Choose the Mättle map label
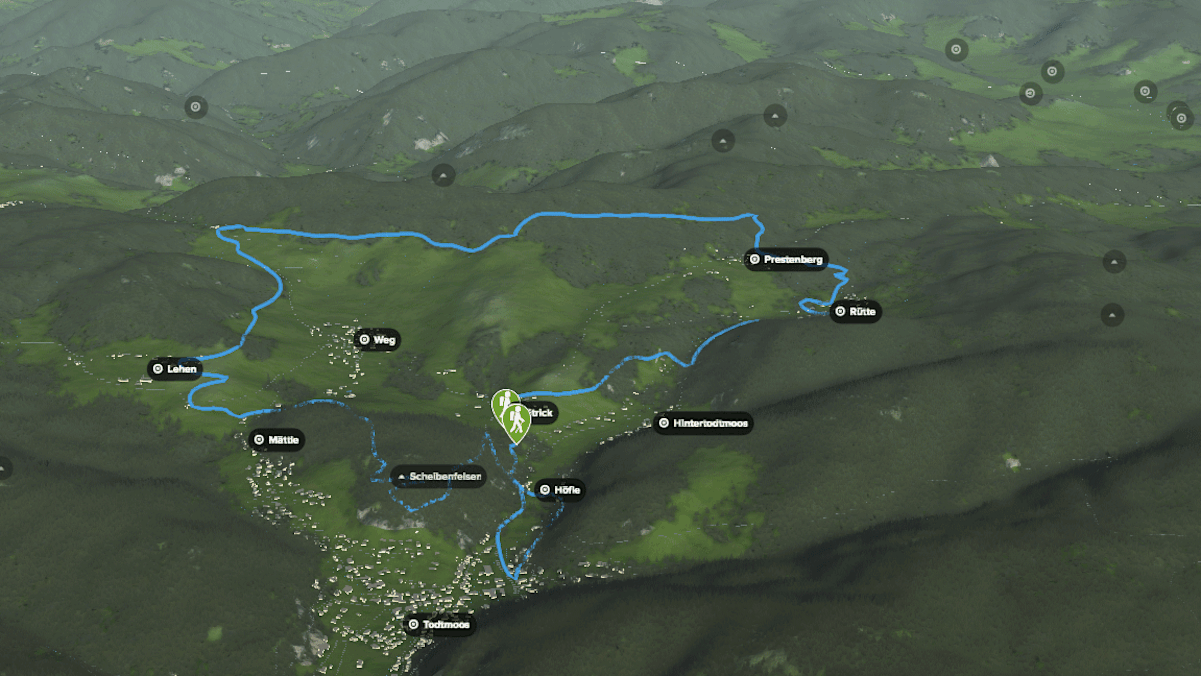The height and width of the screenshot is (676, 1201). pyautogui.click(x=276, y=440)
